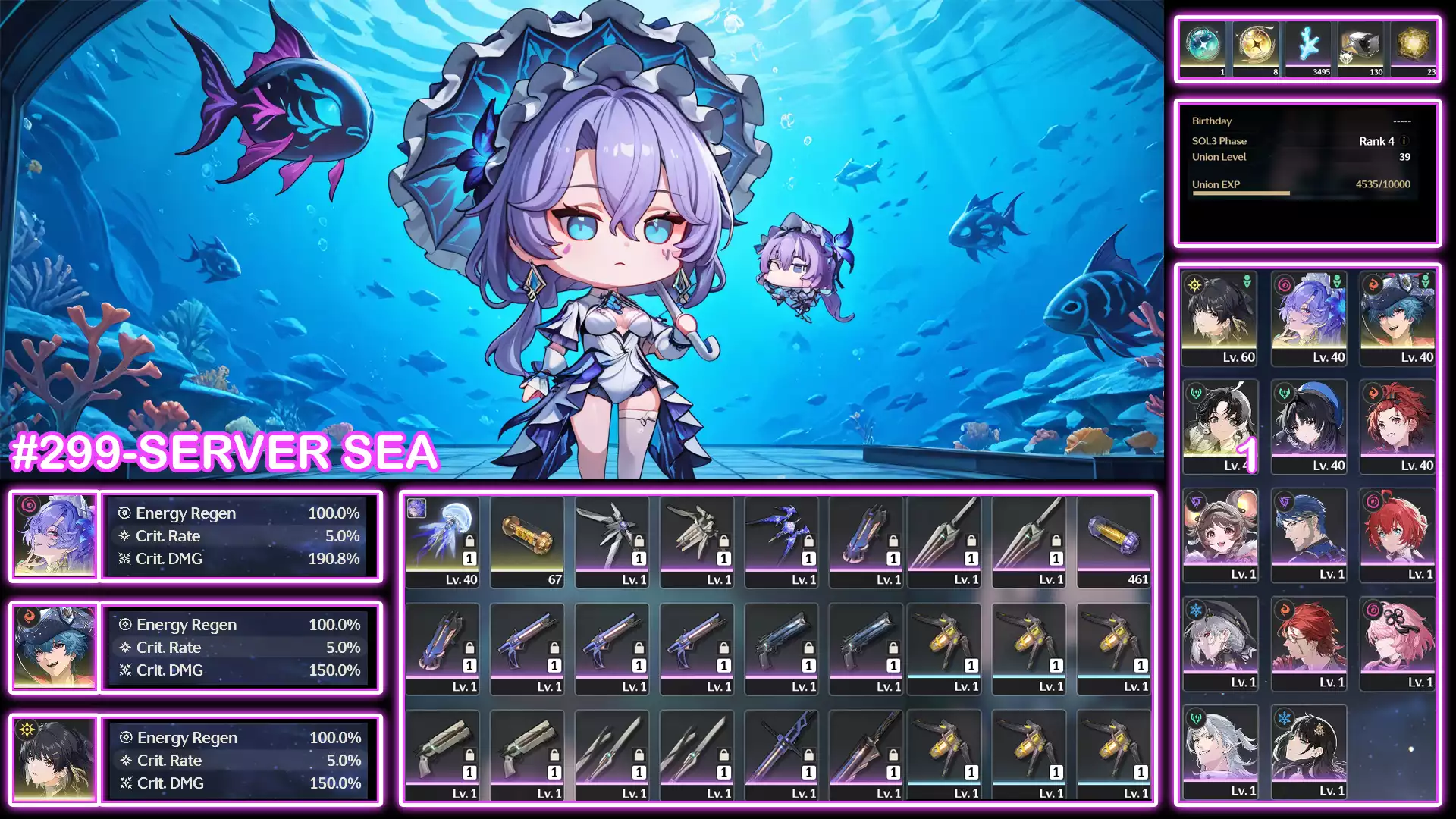The width and height of the screenshot is (1456, 819).
Task: Select the Havoc swirl icon on the purple-haired character
Action: pyautogui.click(x=1283, y=284)
